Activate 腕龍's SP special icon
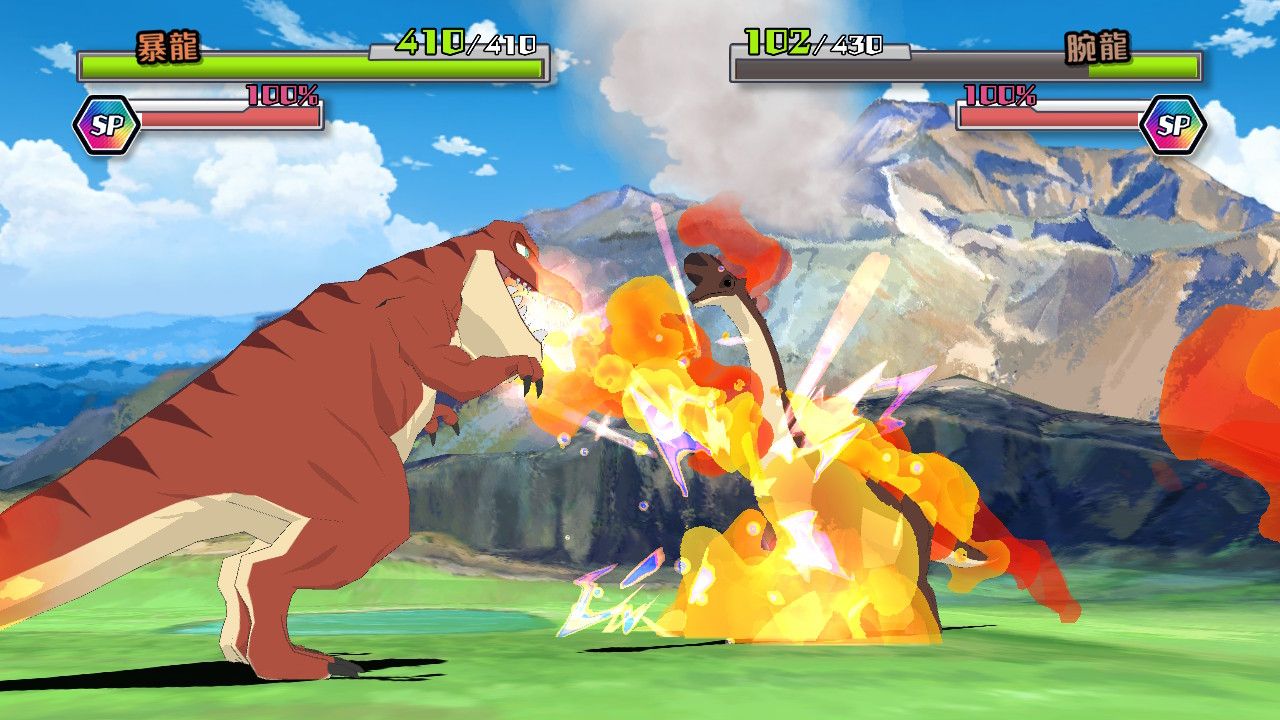 [x=1173, y=125]
